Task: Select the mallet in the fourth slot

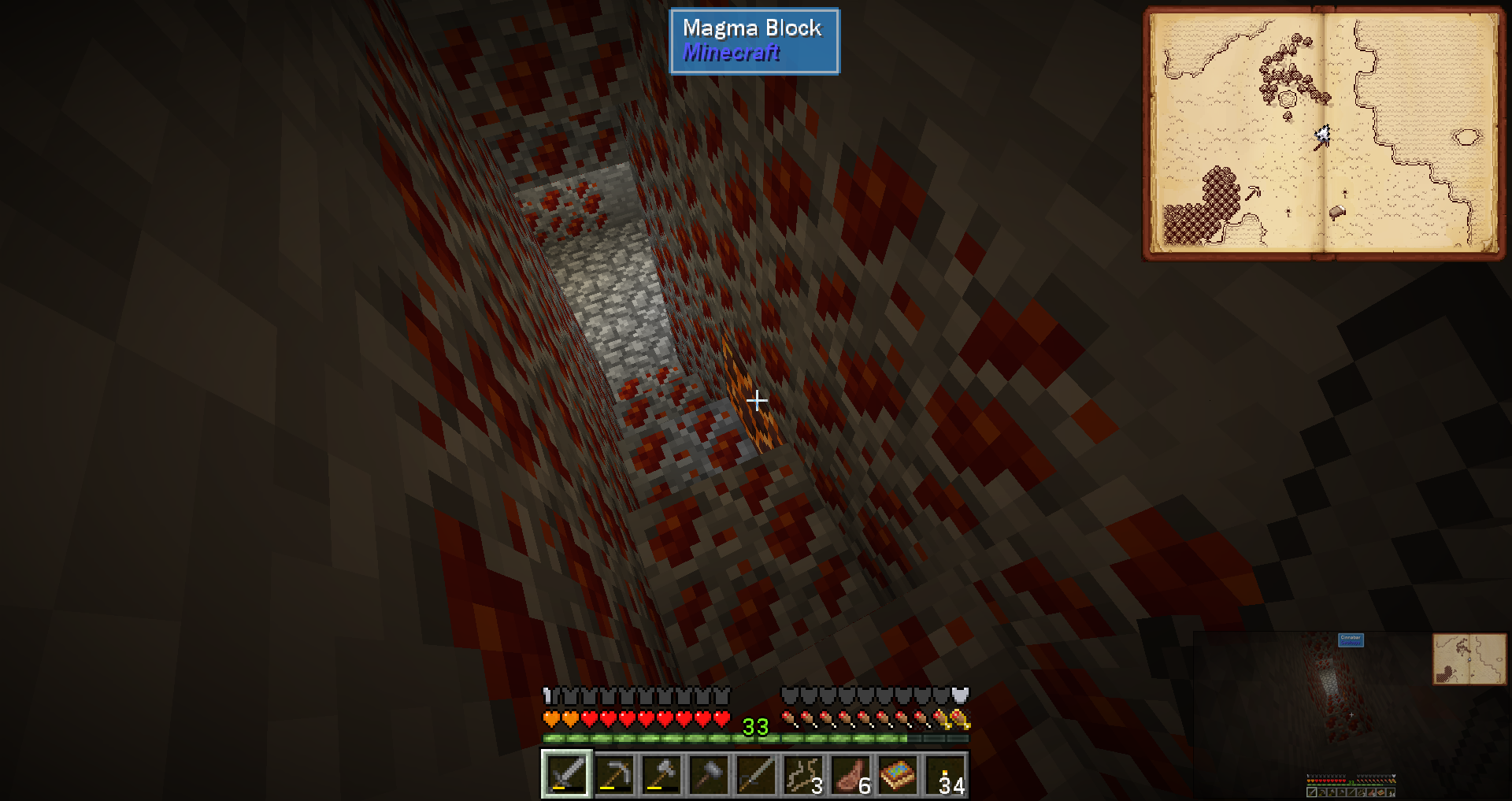Action: coord(708,774)
